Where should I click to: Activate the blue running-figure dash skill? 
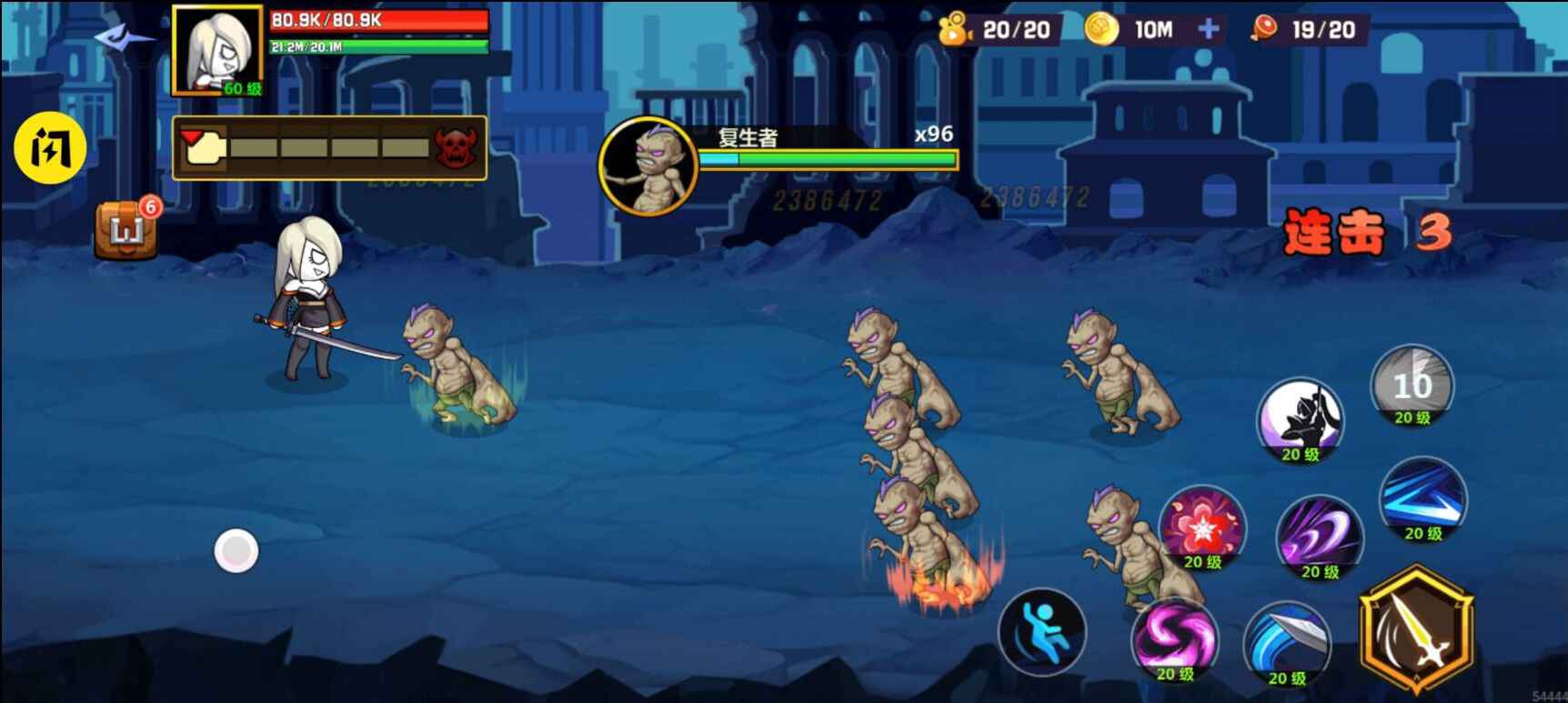tap(1042, 631)
